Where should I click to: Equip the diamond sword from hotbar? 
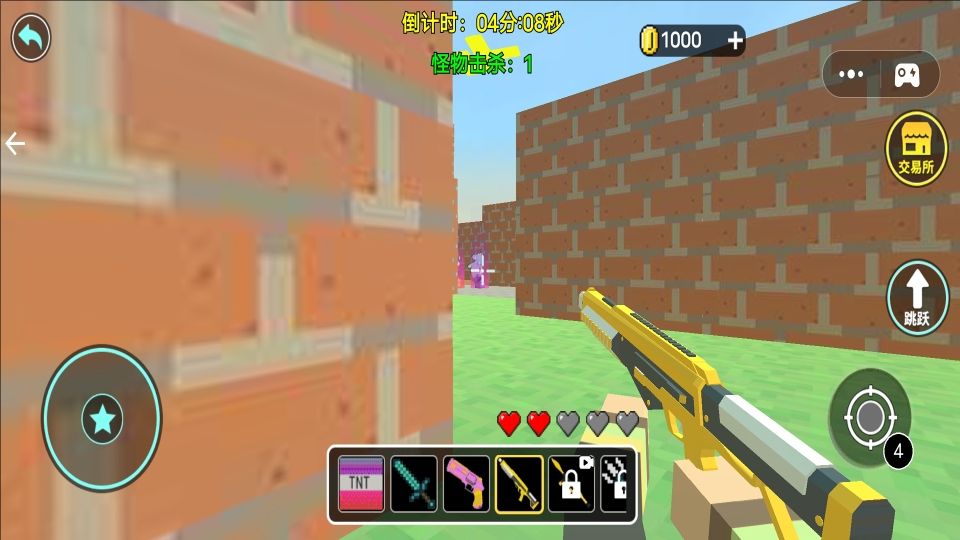[x=414, y=484]
